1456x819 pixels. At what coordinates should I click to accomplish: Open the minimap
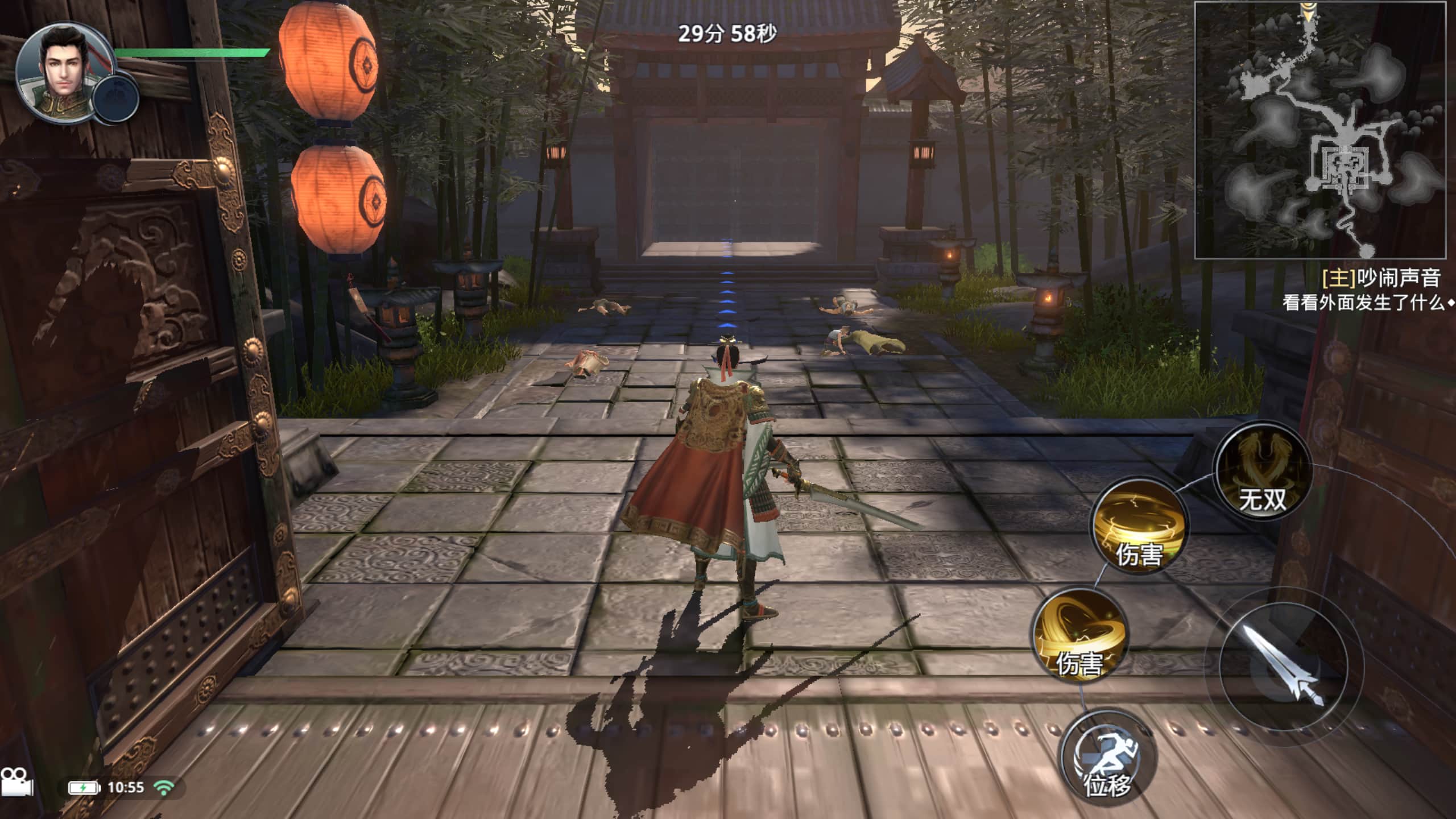pyautogui.click(x=1319, y=130)
